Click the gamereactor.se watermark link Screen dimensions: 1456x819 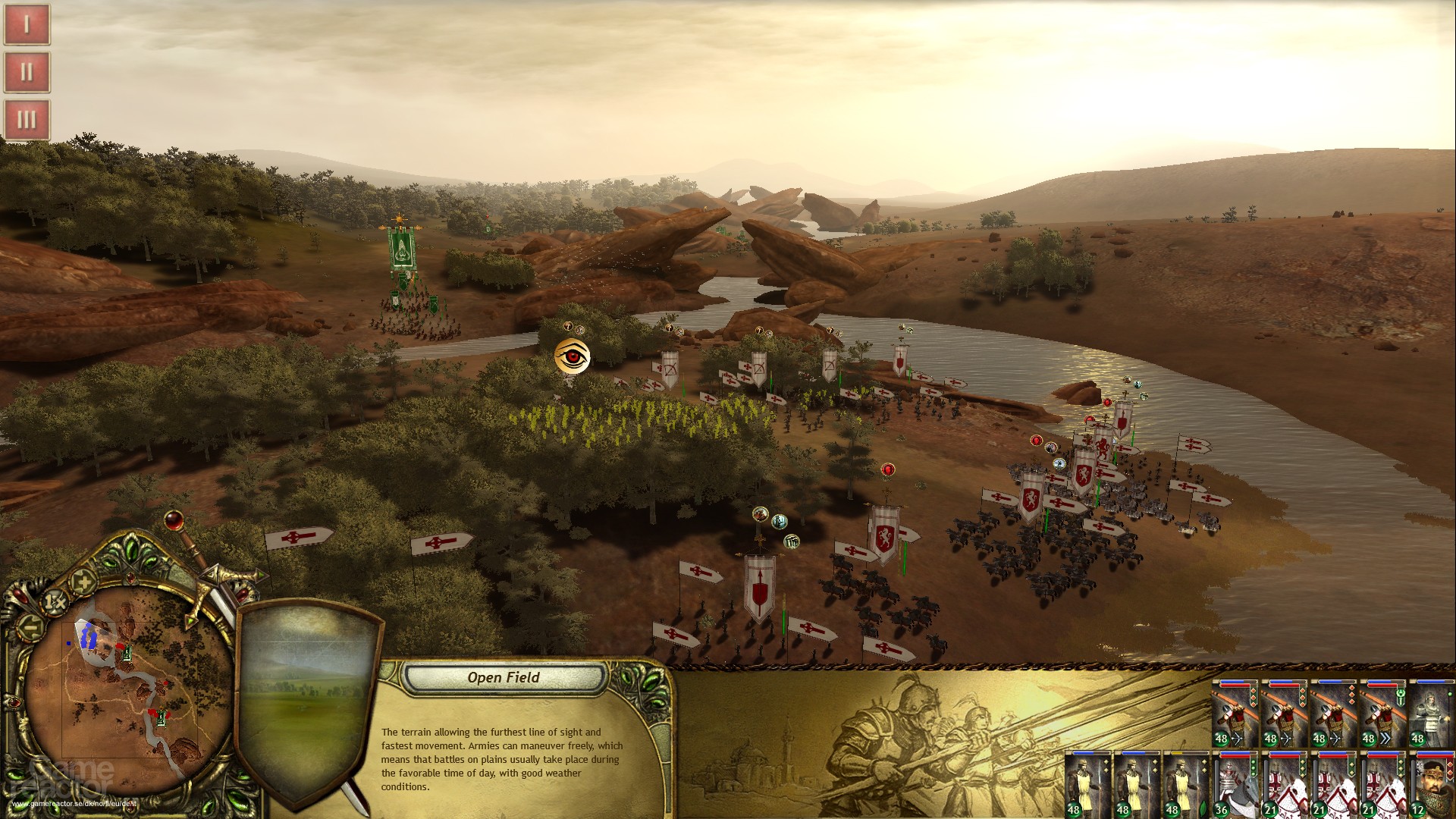(74, 802)
